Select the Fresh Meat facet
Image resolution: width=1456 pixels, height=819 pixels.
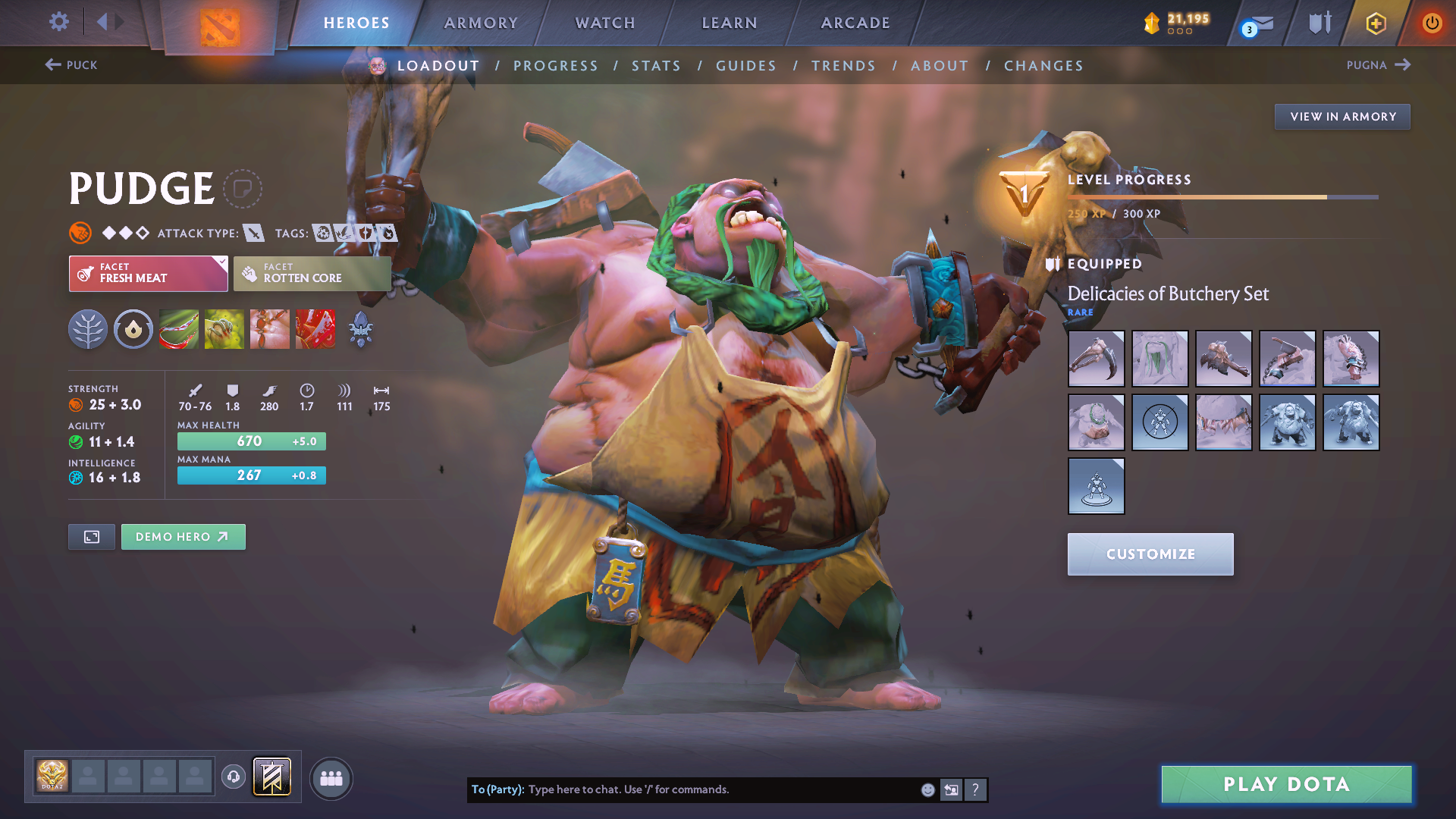[x=148, y=273]
